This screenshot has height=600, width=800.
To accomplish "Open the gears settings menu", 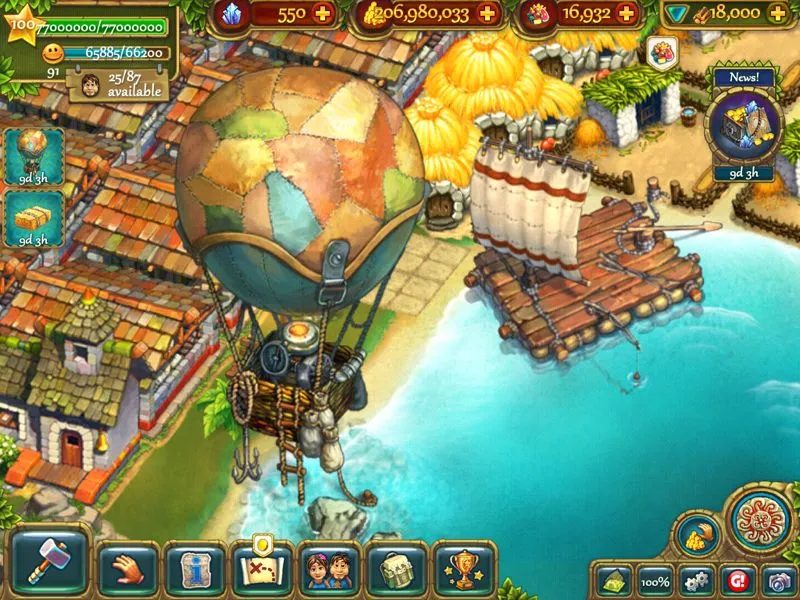I will pyautogui.click(x=697, y=581).
